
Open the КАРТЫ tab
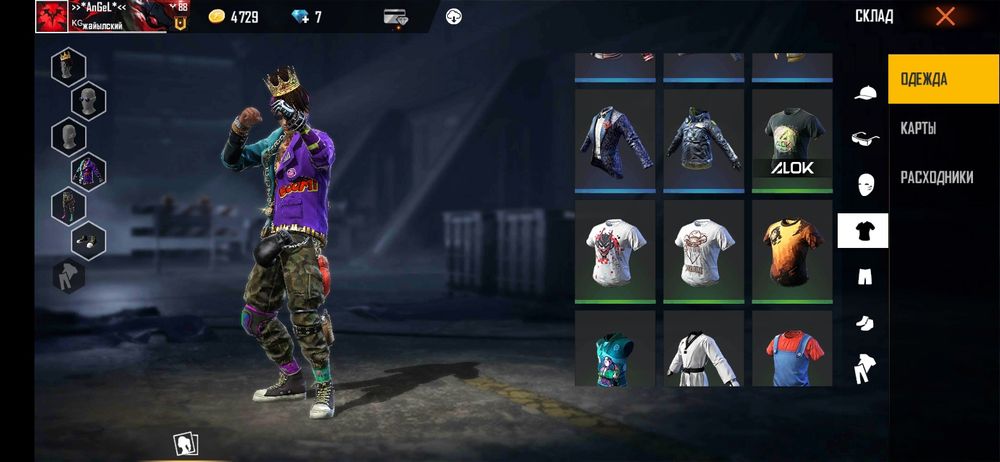[918, 129]
